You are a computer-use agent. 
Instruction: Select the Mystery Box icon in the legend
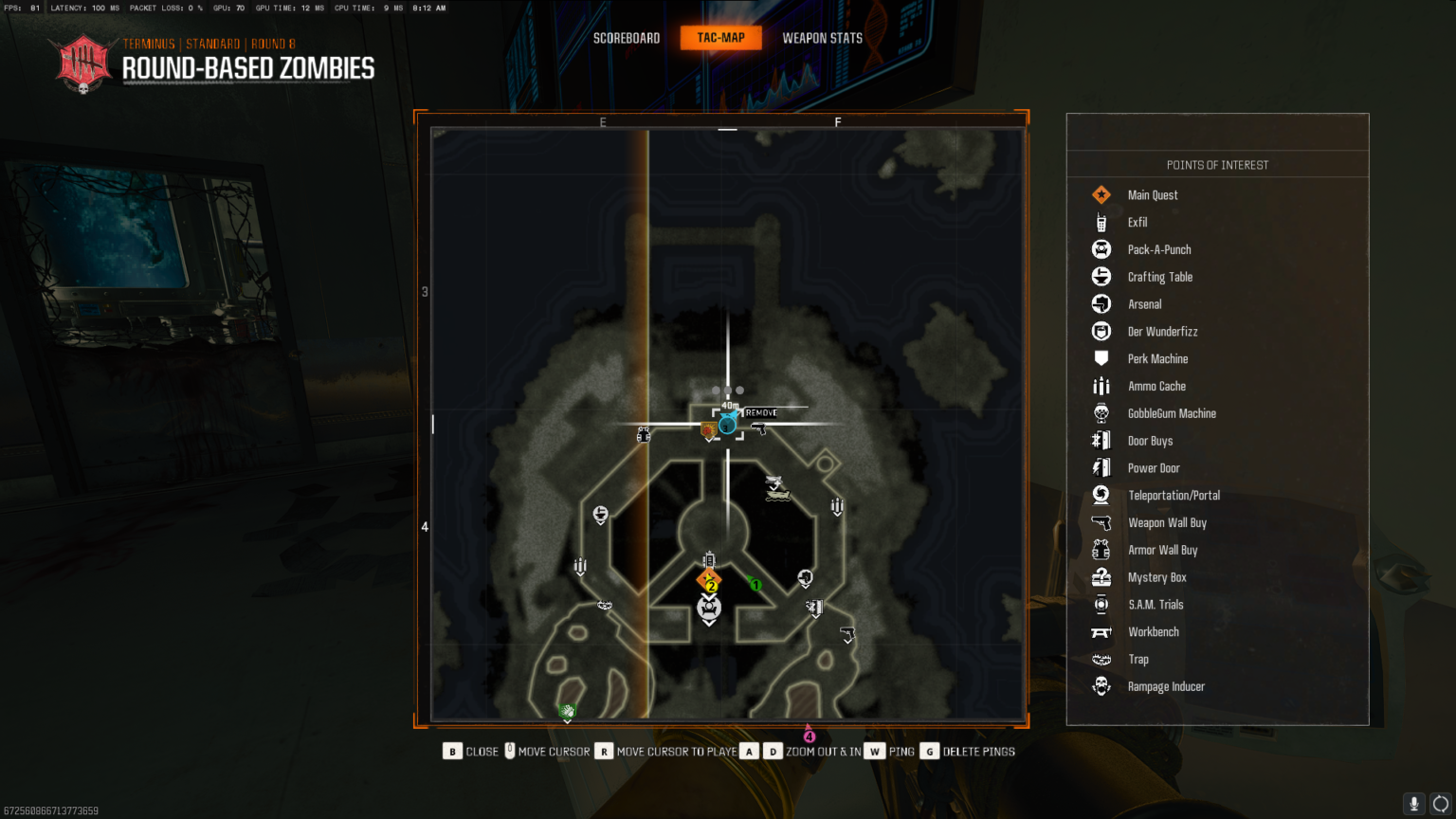(1101, 576)
